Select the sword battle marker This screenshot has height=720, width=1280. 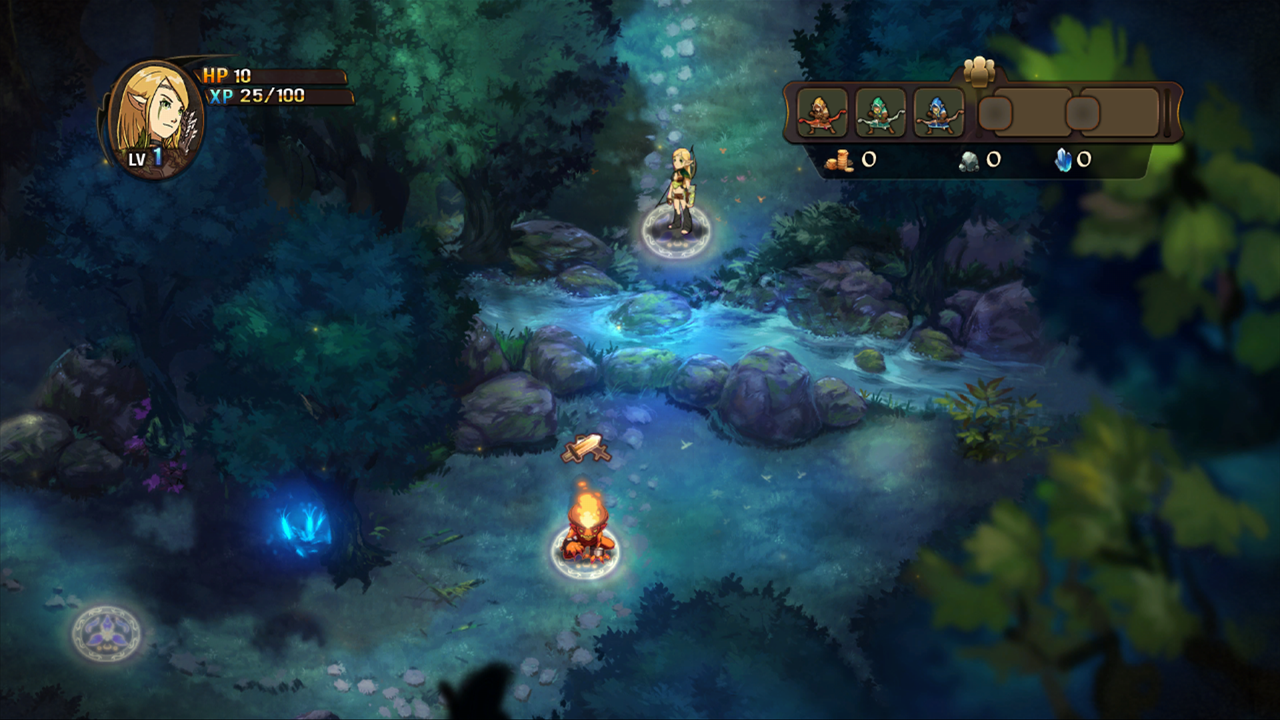(586, 449)
